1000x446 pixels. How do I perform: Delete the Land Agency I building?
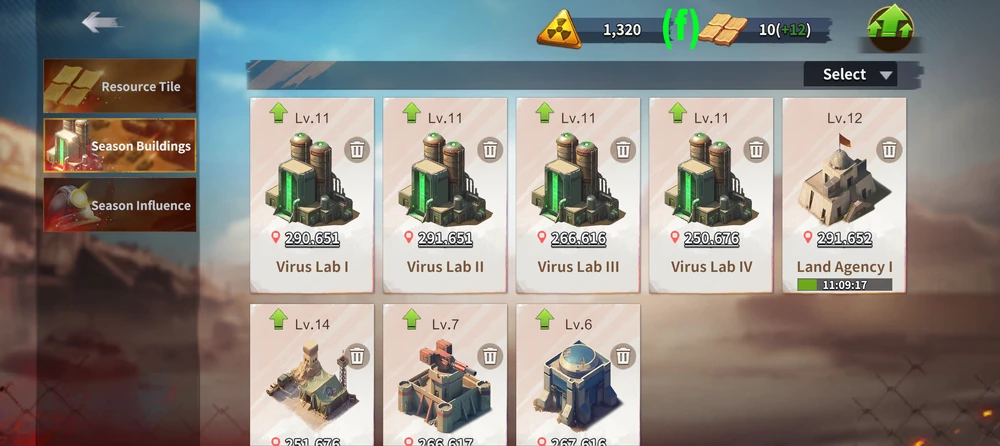889,150
